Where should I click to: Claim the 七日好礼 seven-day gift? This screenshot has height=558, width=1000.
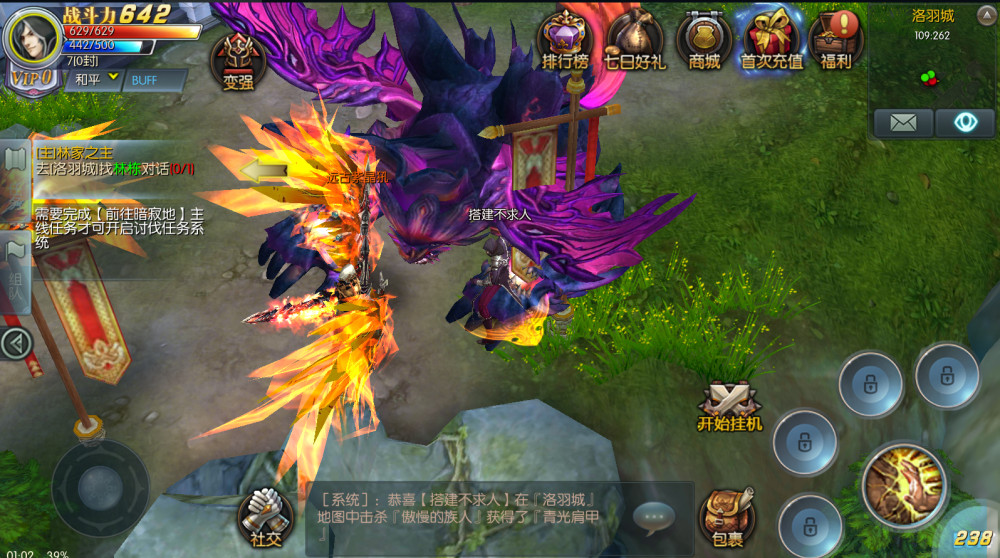click(x=634, y=40)
